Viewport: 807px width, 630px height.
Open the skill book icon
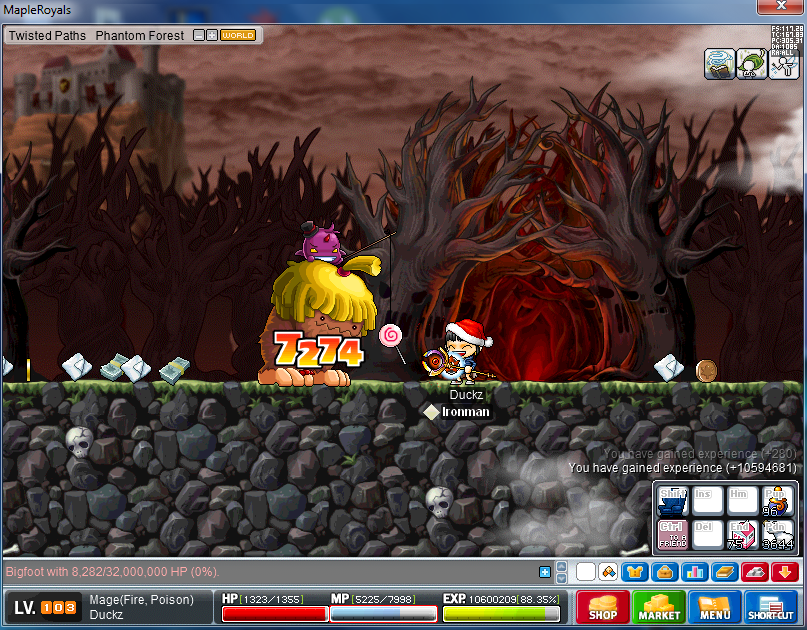click(725, 572)
